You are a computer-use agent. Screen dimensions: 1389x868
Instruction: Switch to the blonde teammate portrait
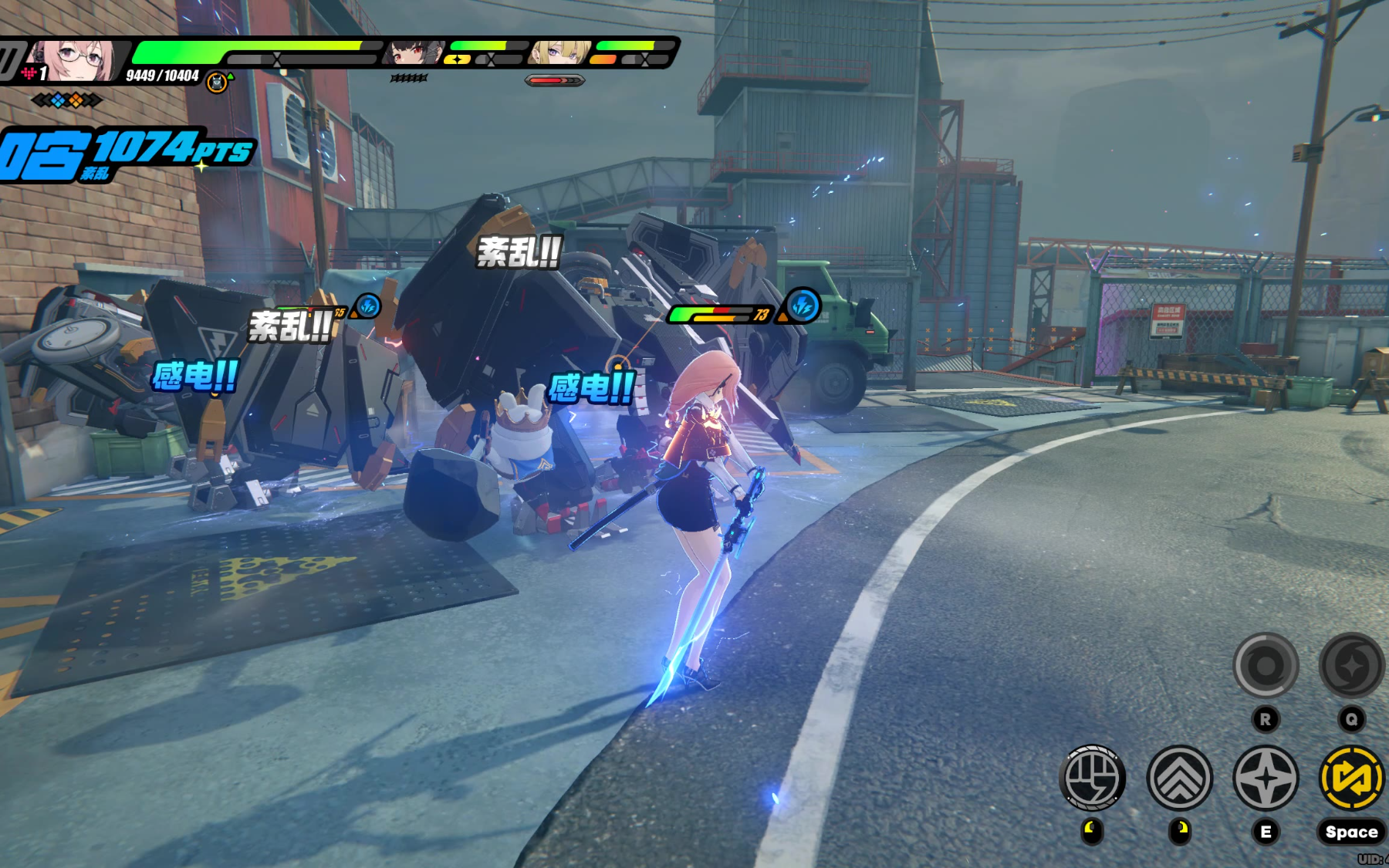pos(559,52)
